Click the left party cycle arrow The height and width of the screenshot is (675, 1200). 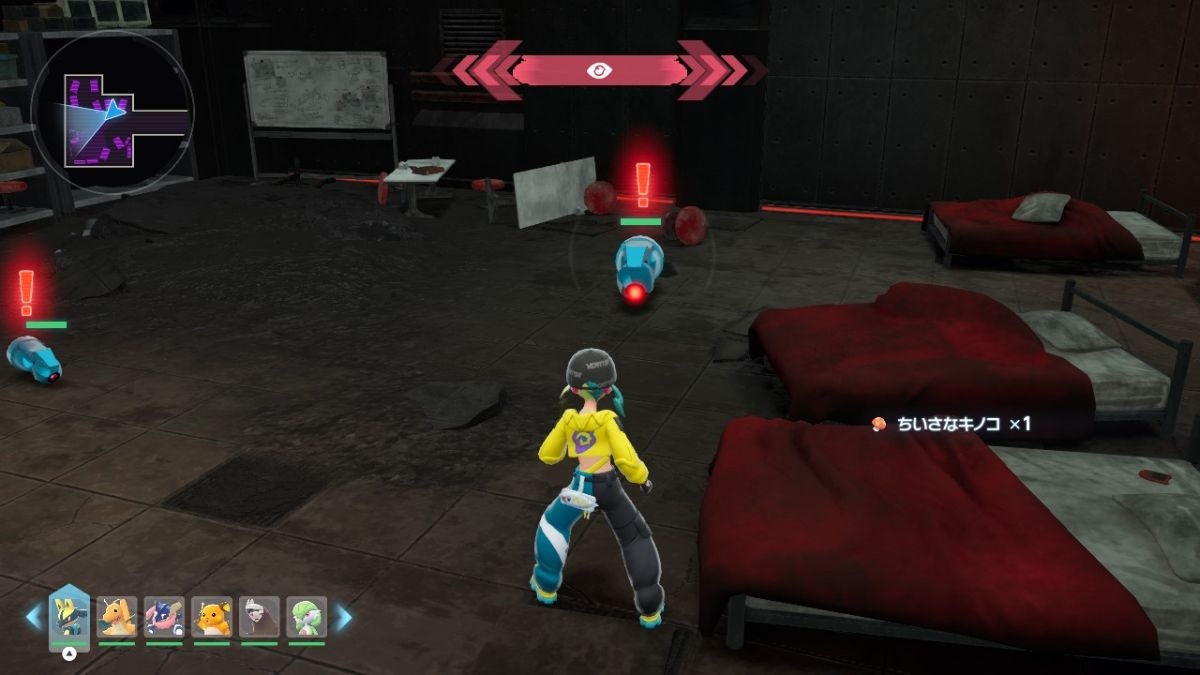(x=34, y=618)
